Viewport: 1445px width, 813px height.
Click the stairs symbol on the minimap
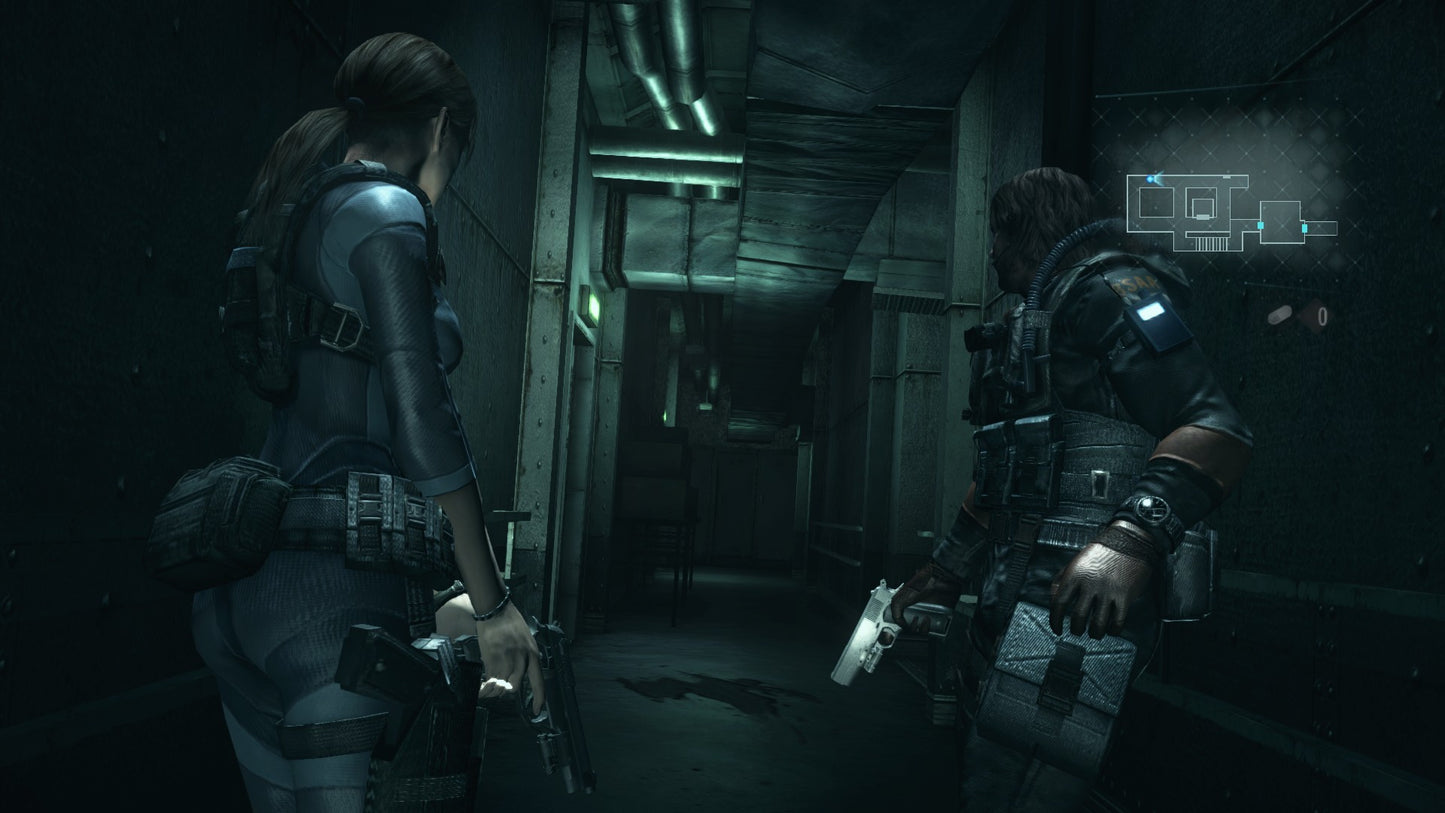click(x=1211, y=243)
